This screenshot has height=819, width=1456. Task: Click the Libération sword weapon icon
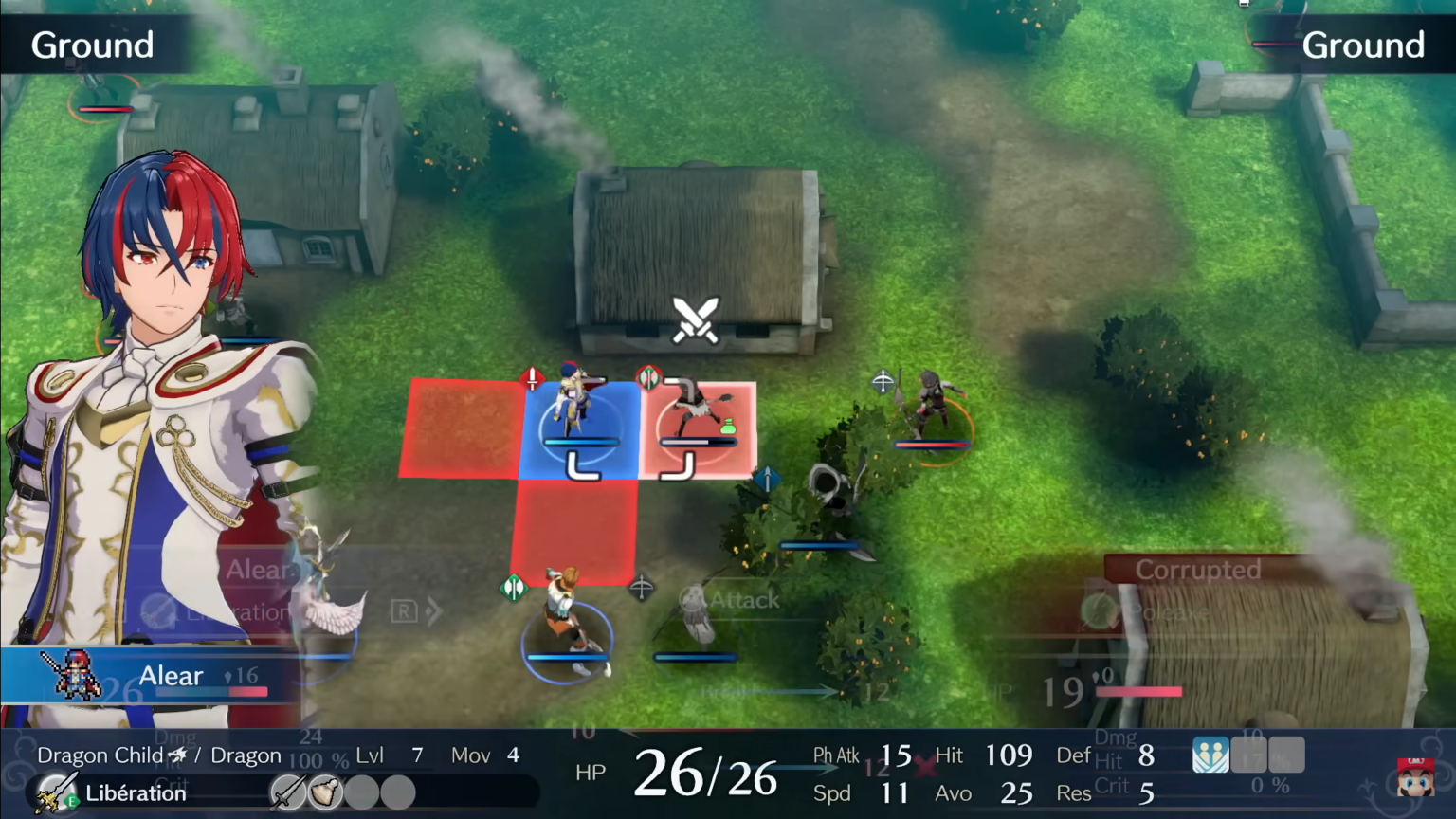[57, 792]
